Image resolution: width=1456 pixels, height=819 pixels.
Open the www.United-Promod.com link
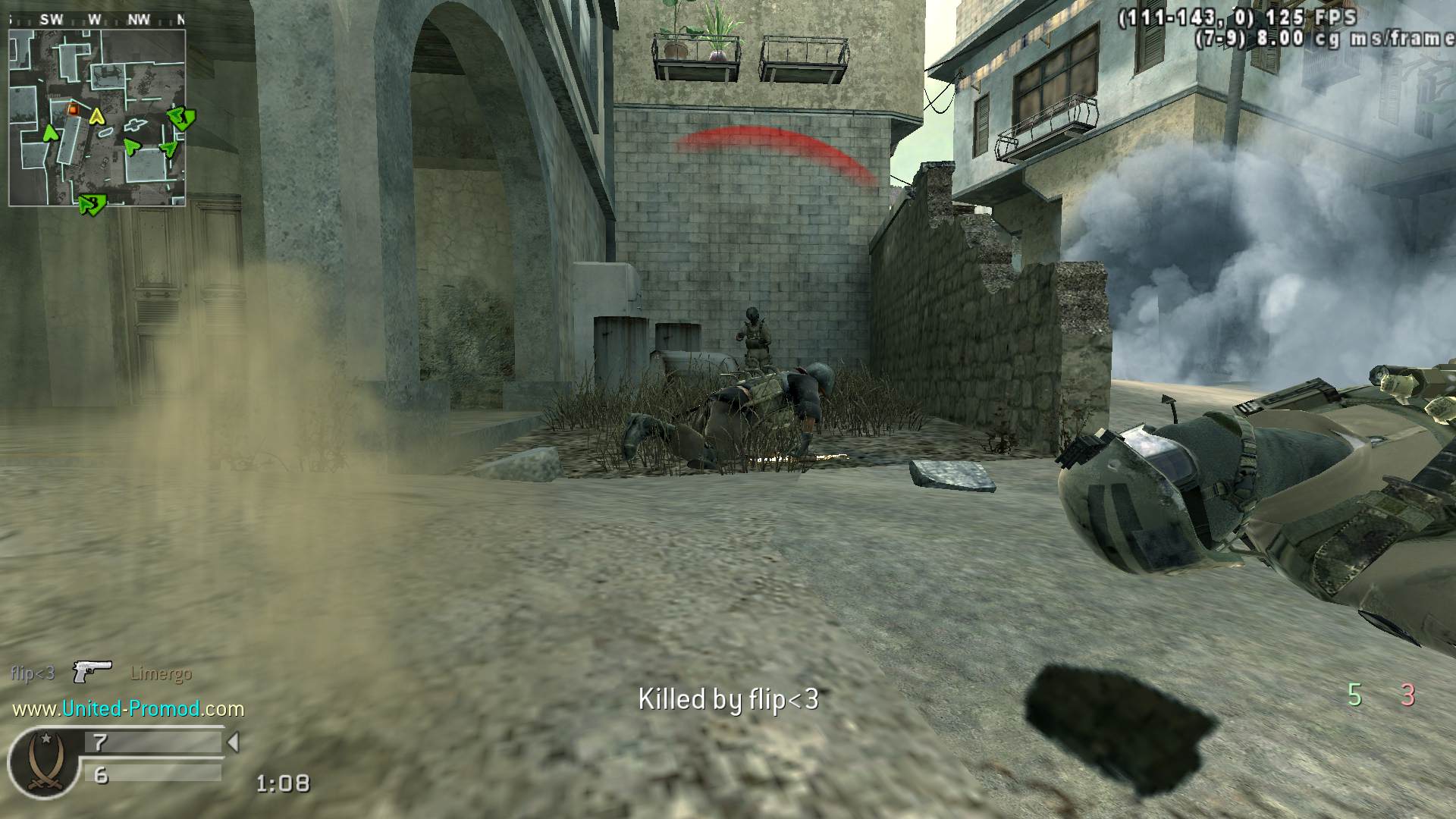tap(128, 709)
